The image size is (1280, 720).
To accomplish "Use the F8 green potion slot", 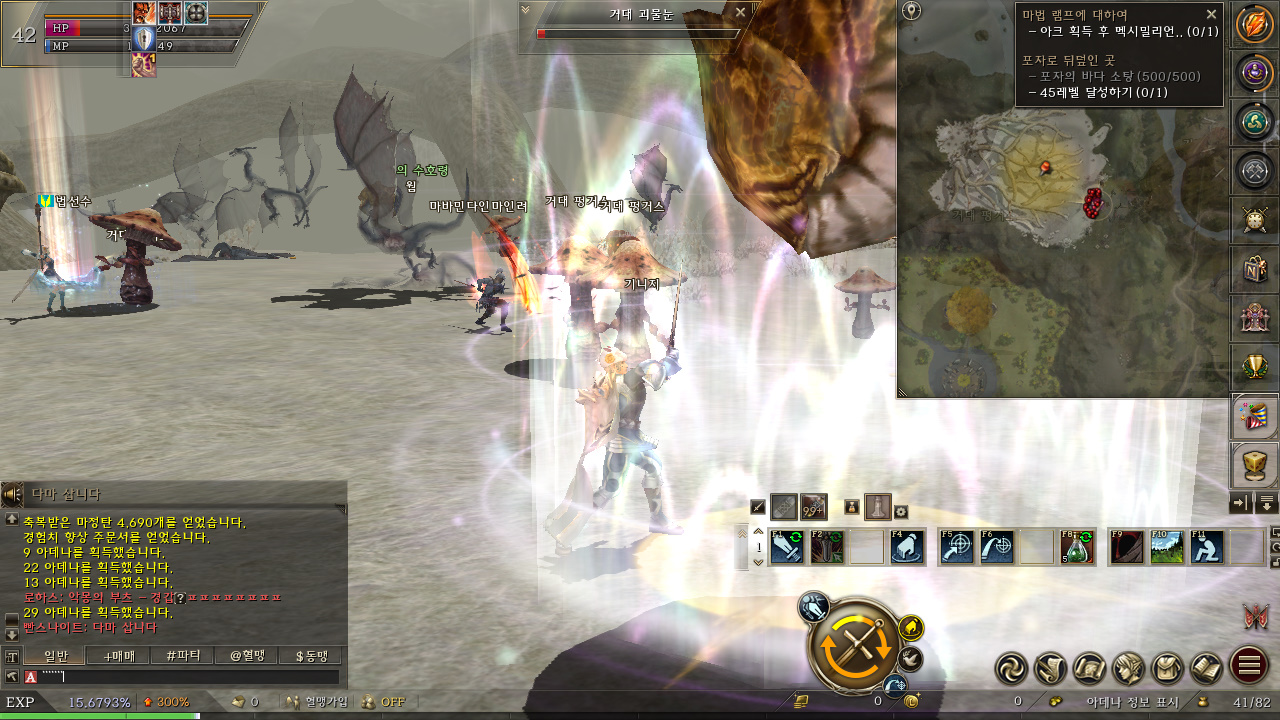I will tap(1077, 547).
